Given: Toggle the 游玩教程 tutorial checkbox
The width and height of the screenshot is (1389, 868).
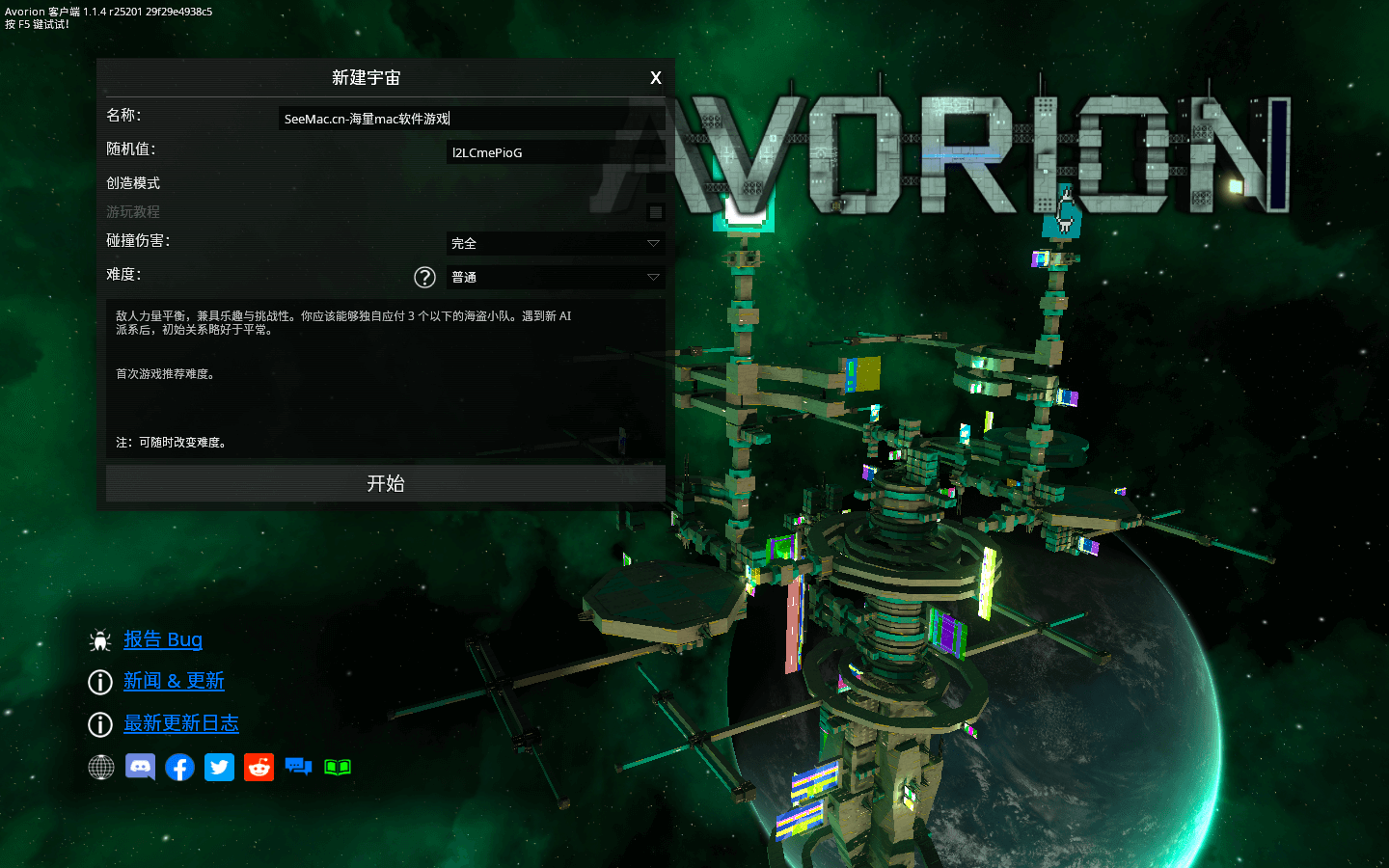Looking at the screenshot, I should (x=656, y=212).
